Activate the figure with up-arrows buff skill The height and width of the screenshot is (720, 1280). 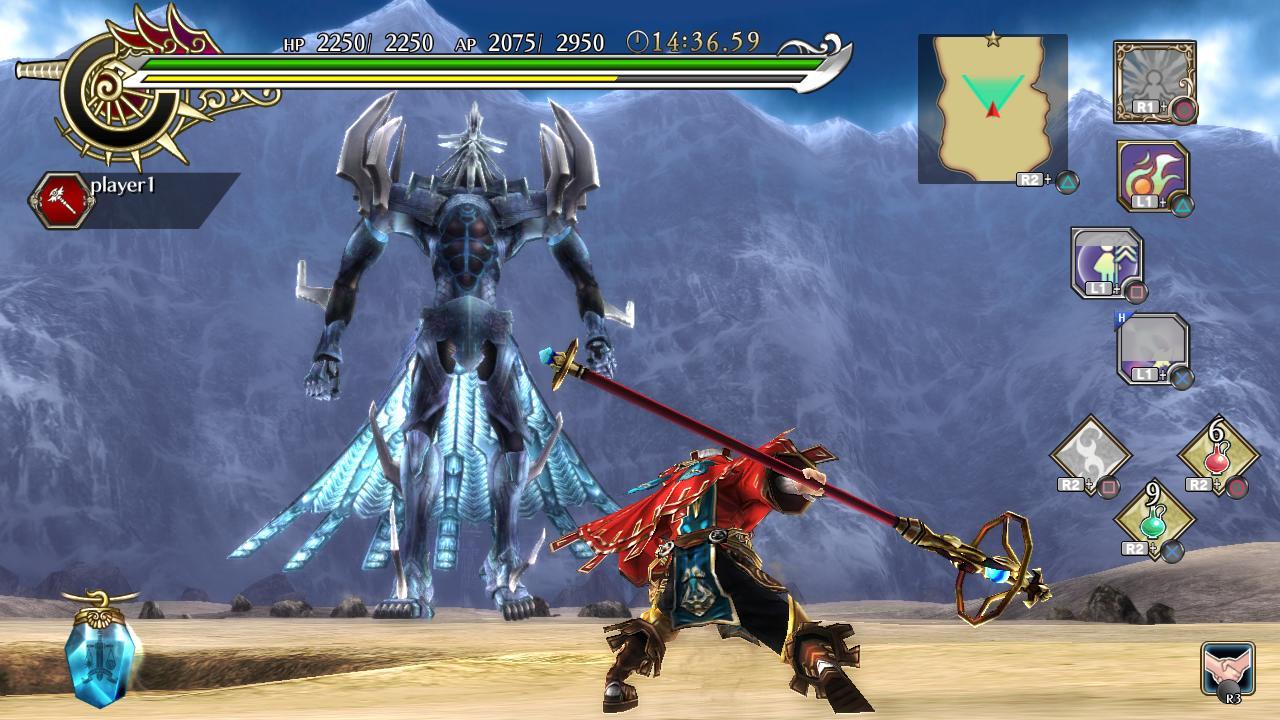[x=1106, y=262]
